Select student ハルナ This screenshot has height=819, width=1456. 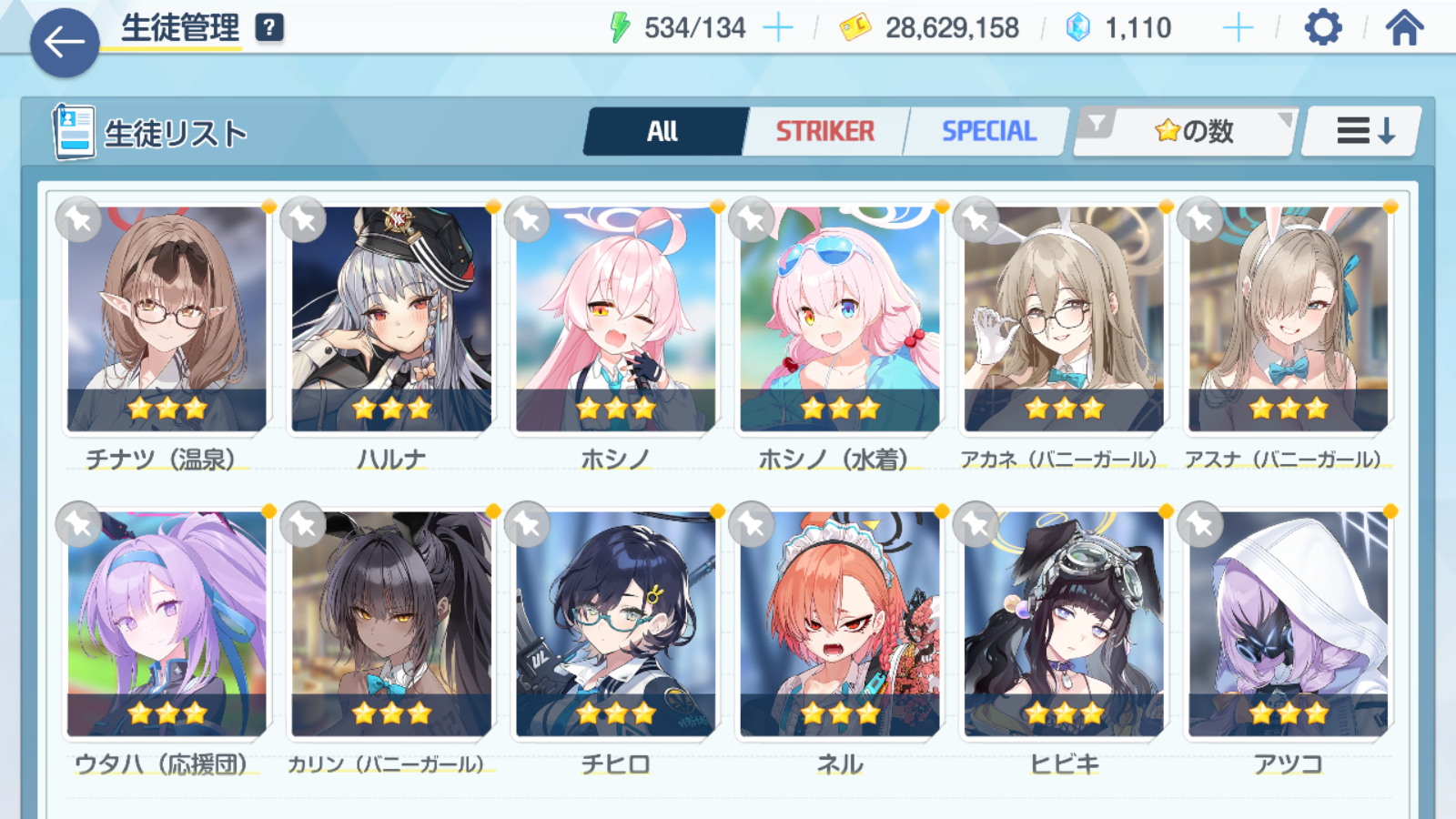point(391,318)
